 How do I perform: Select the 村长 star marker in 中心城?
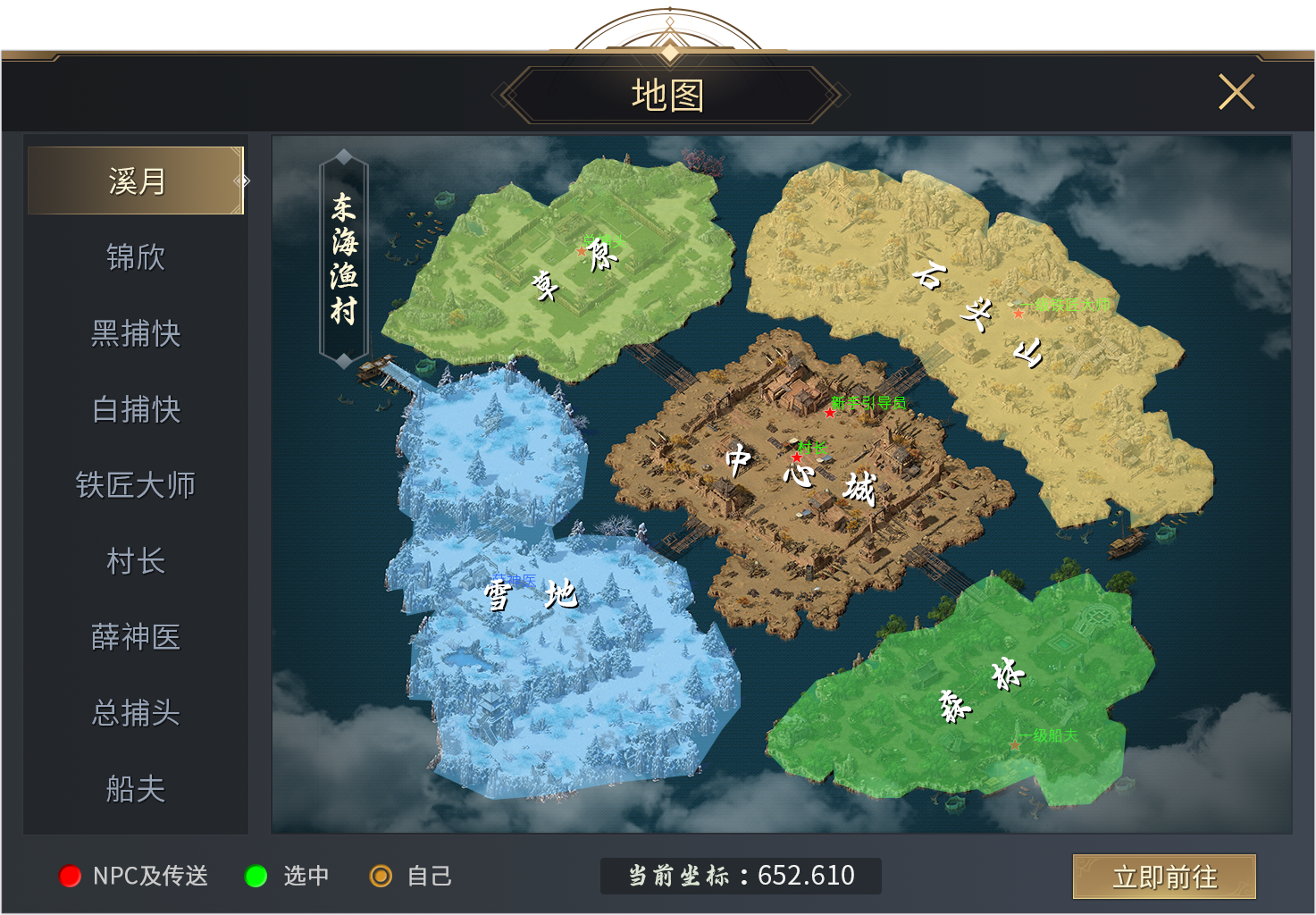pyautogui.click(x=797, y=457)
